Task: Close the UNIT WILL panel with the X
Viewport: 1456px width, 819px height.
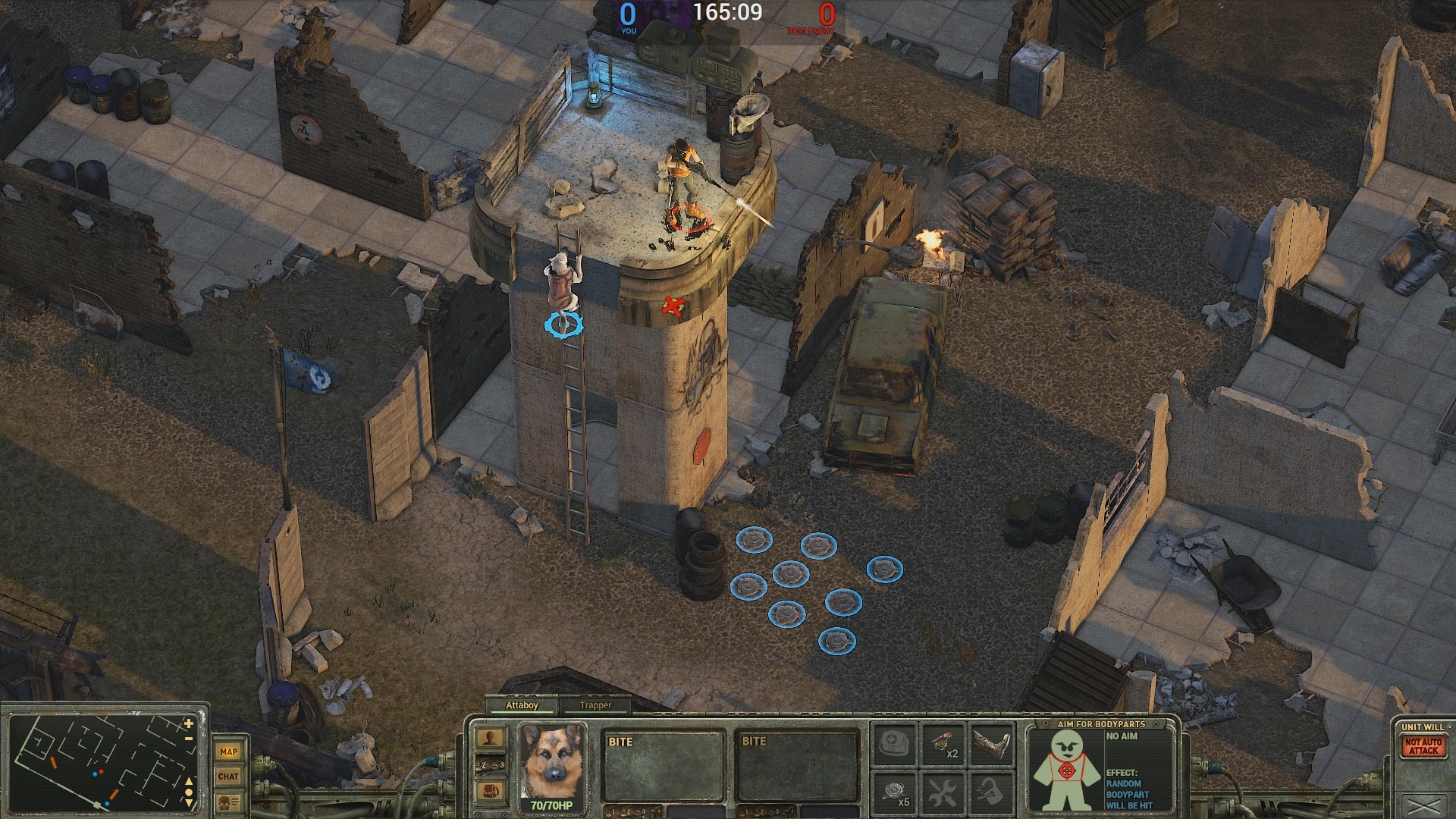Action: point(1423,805)
